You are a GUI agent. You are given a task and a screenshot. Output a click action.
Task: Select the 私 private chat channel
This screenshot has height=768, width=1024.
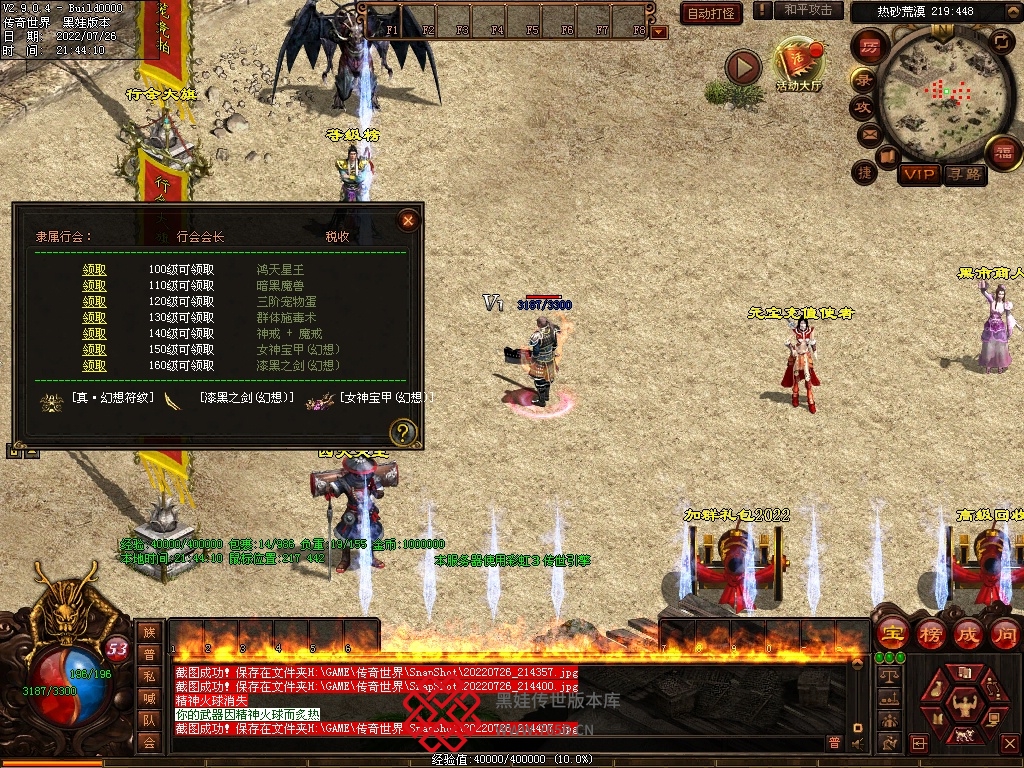click(149, 675)
